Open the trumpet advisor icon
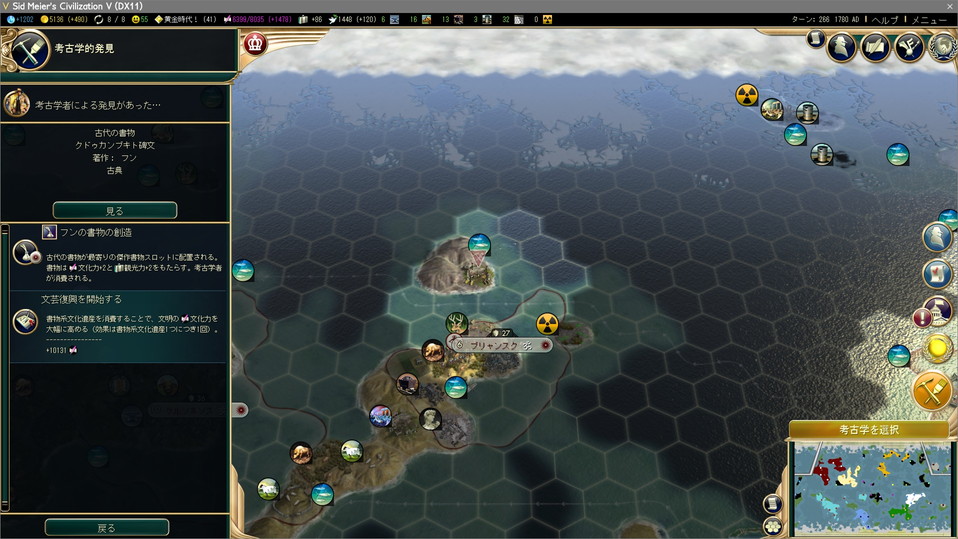Screen dimensions: 958x539 (x=909, y=47)
